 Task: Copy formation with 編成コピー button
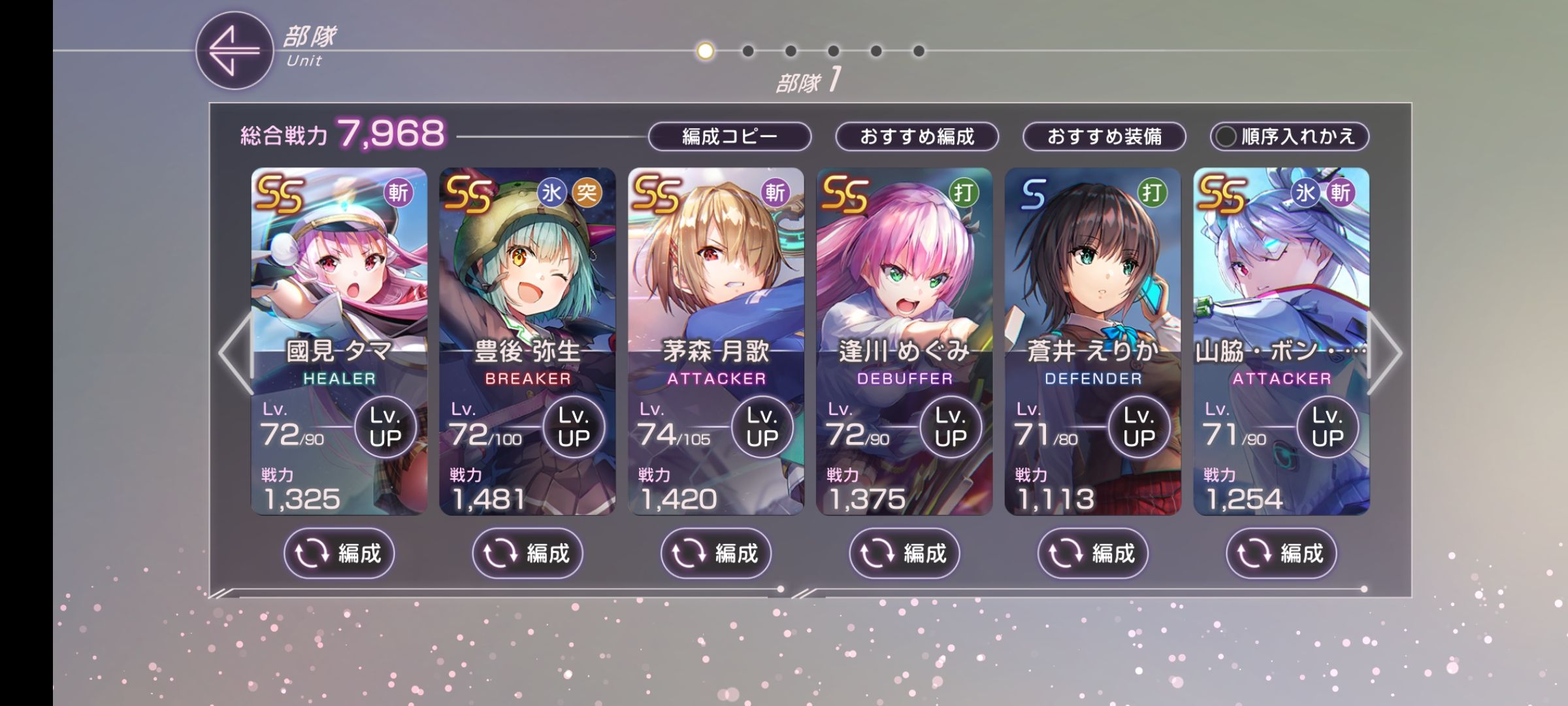pos(729,137)
